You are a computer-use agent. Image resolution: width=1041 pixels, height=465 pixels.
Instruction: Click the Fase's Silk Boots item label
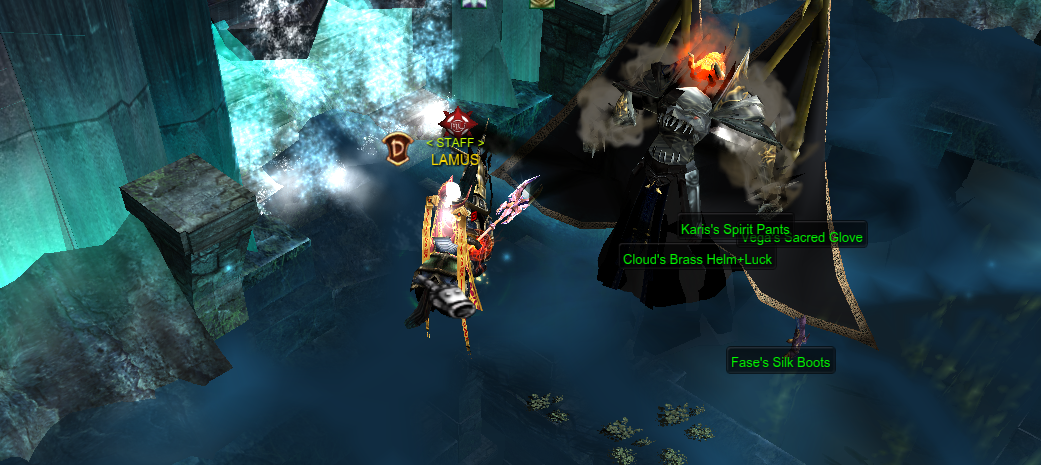pyautogui.click(x=780, y=362)
